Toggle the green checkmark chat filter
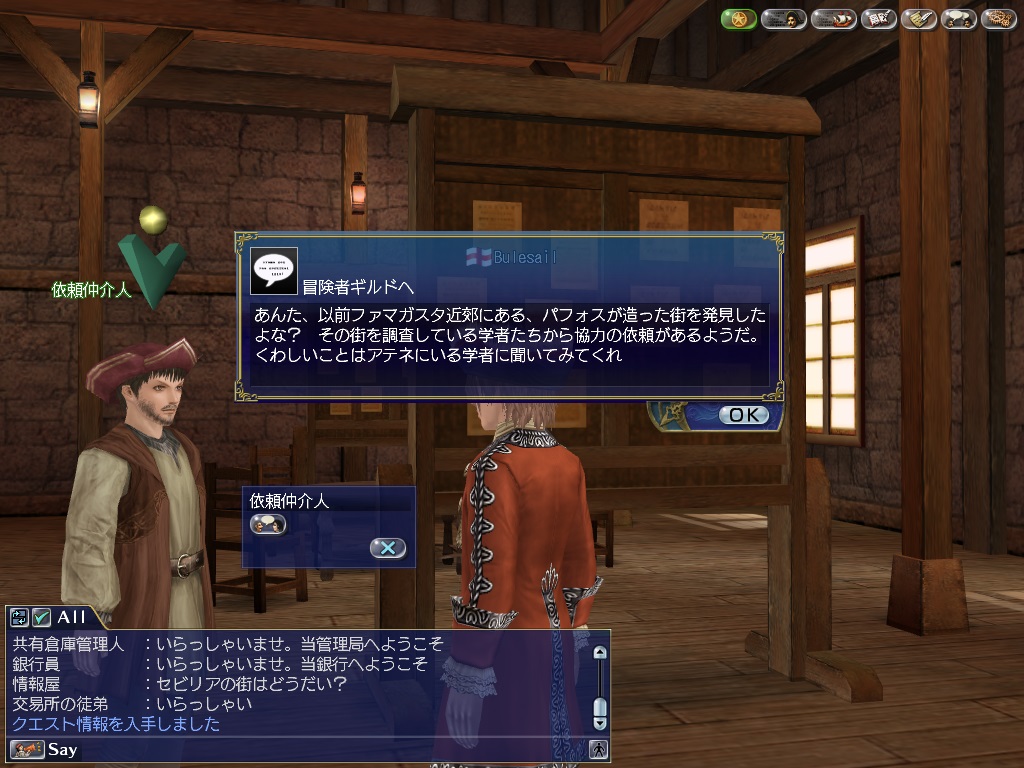 [x=41, y=617]
